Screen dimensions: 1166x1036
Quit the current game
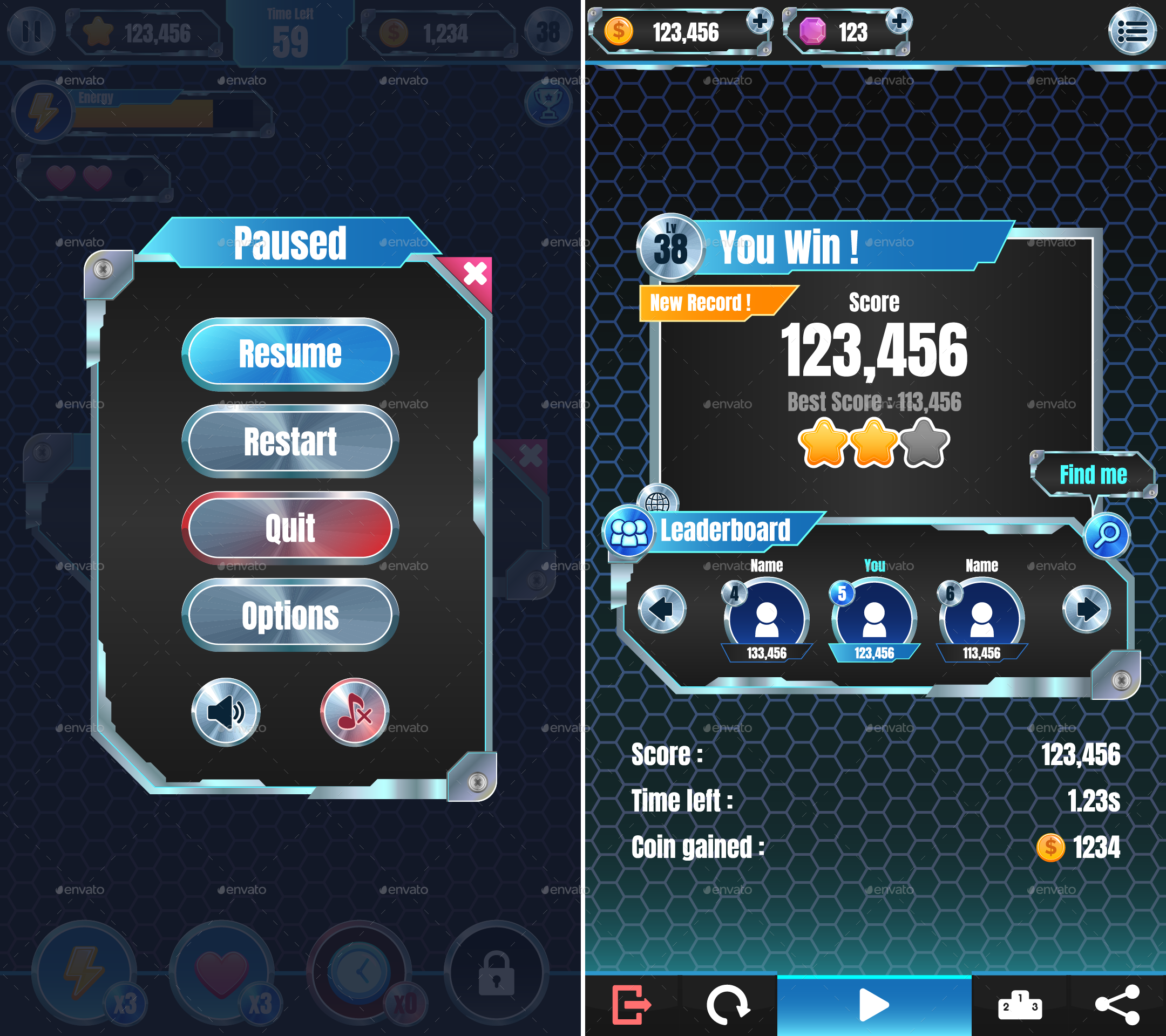click(x=290, y=528)
